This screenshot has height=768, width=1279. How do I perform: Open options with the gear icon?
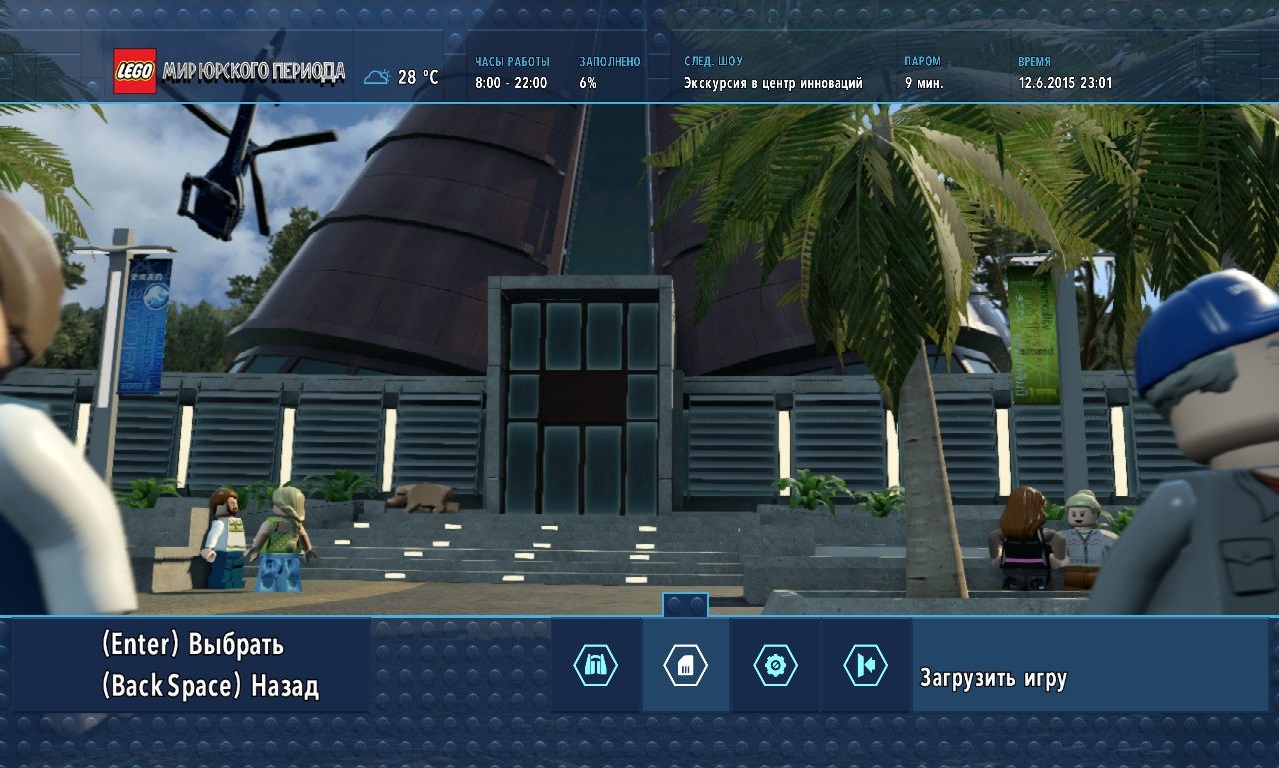pos(775,666)
